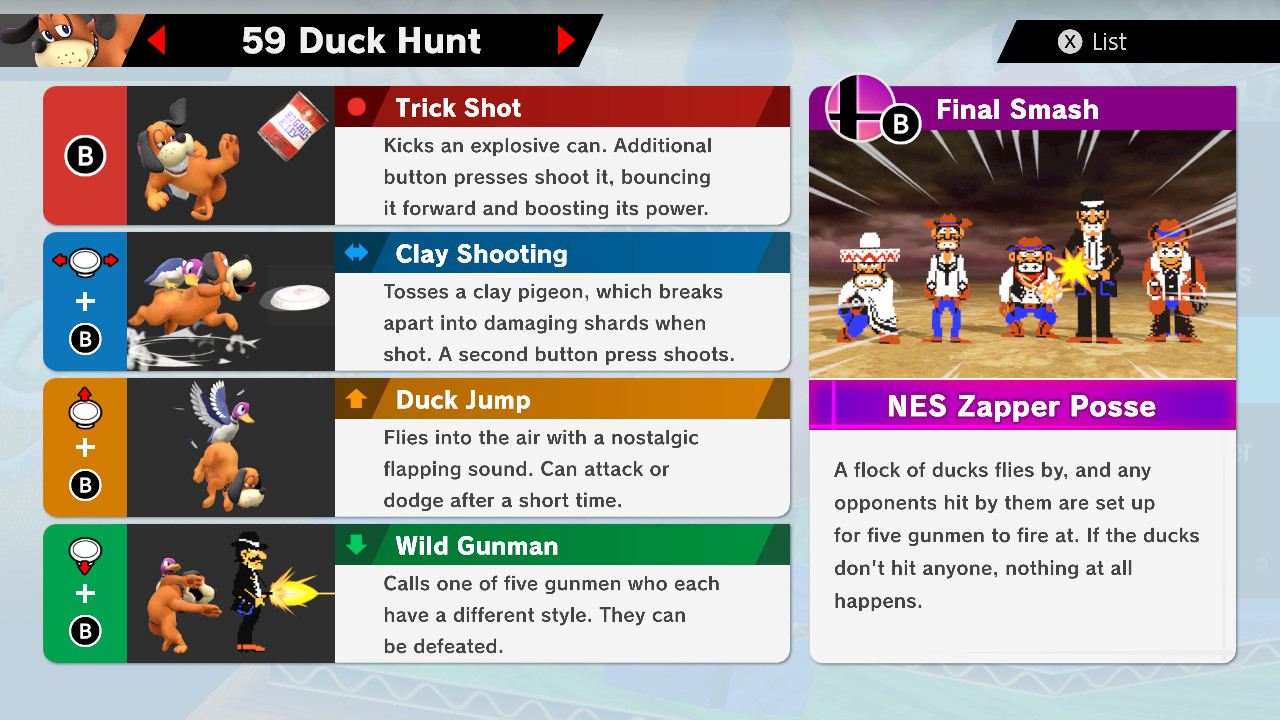Click the red dot icon on Trick Shot header
Viewport: 1280px width, 720px height.
pos(357,107)
